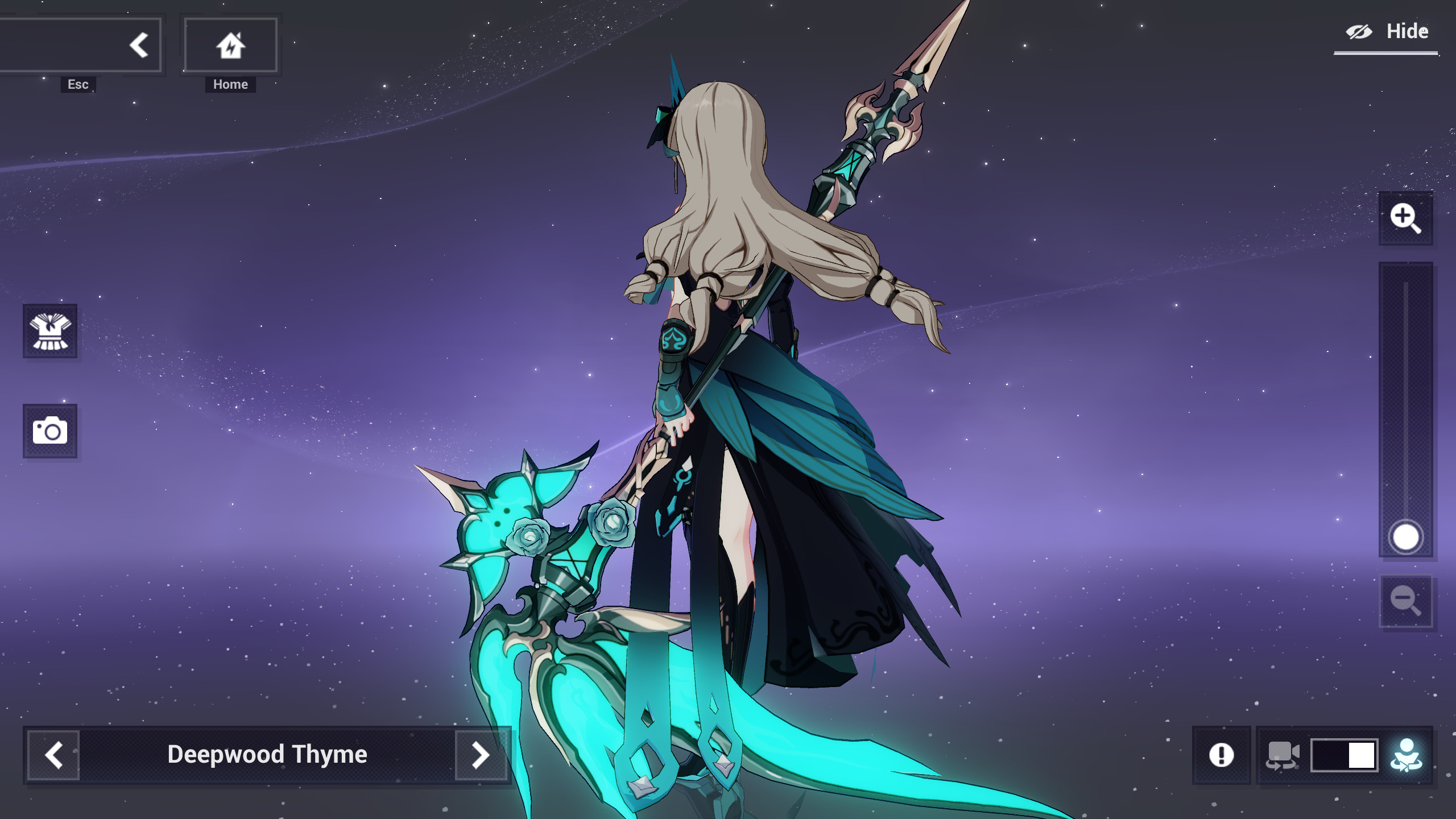This screenshot has width=1456, height=819.
Task: Click the zoom-out magnifier icon
Action: [x=1405, y=601]
